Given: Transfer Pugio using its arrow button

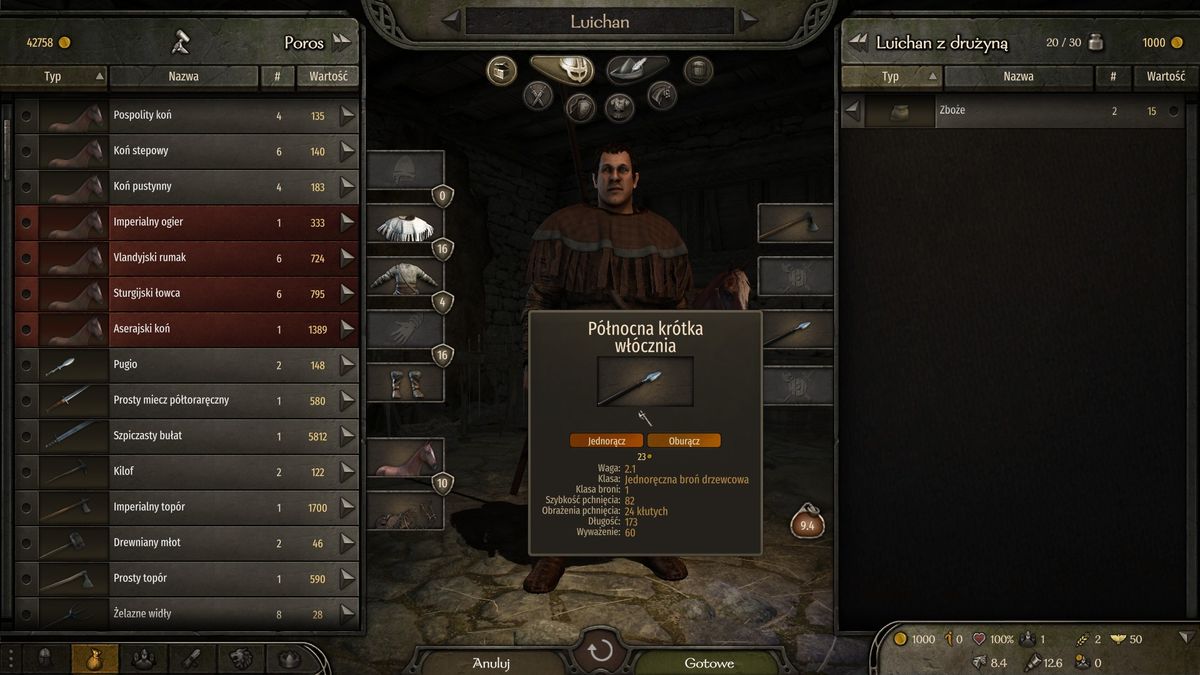Looking at the screenshot, I should [347, 365].
